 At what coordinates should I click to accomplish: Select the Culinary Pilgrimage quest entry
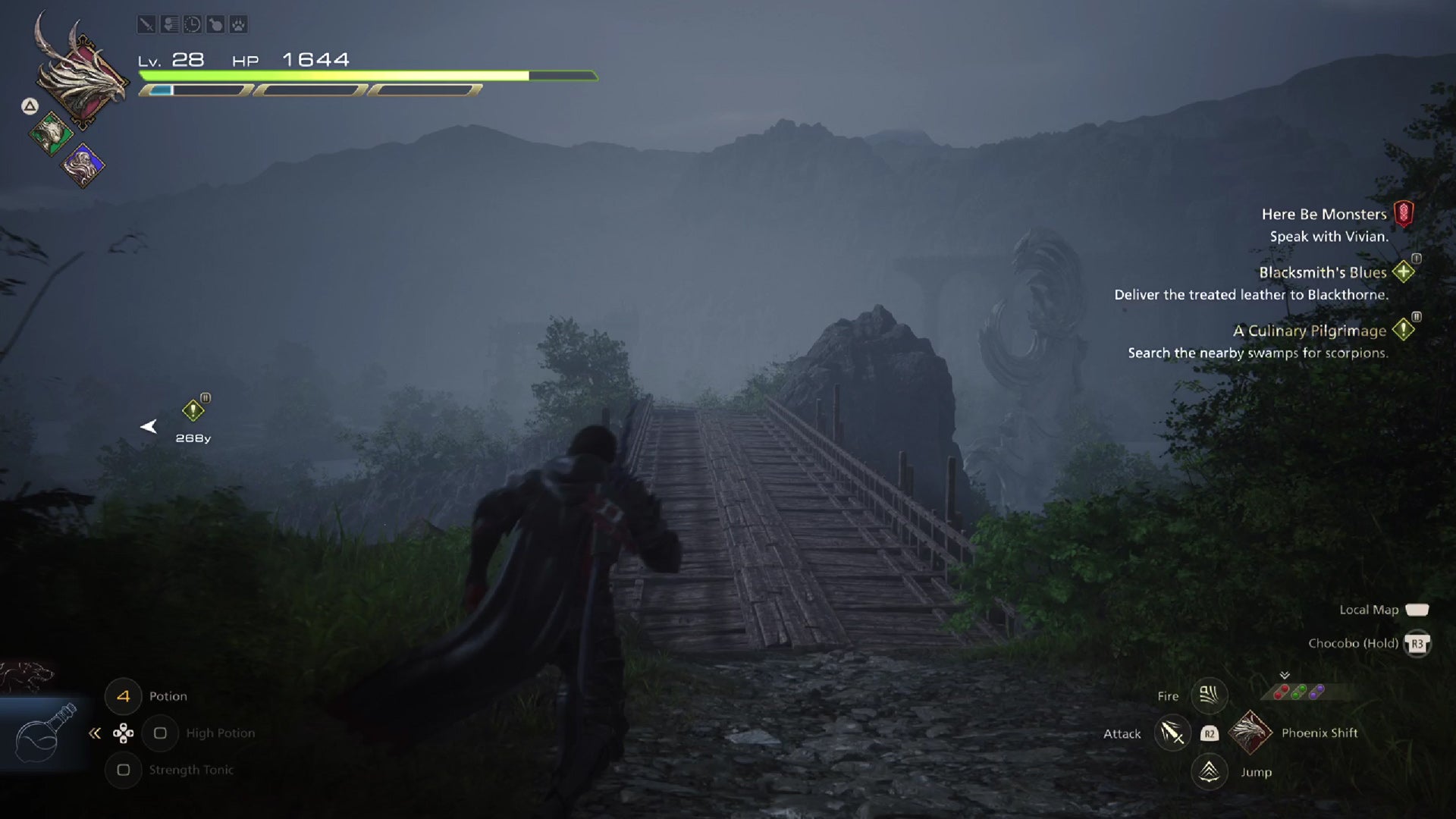coord(1310,331)
